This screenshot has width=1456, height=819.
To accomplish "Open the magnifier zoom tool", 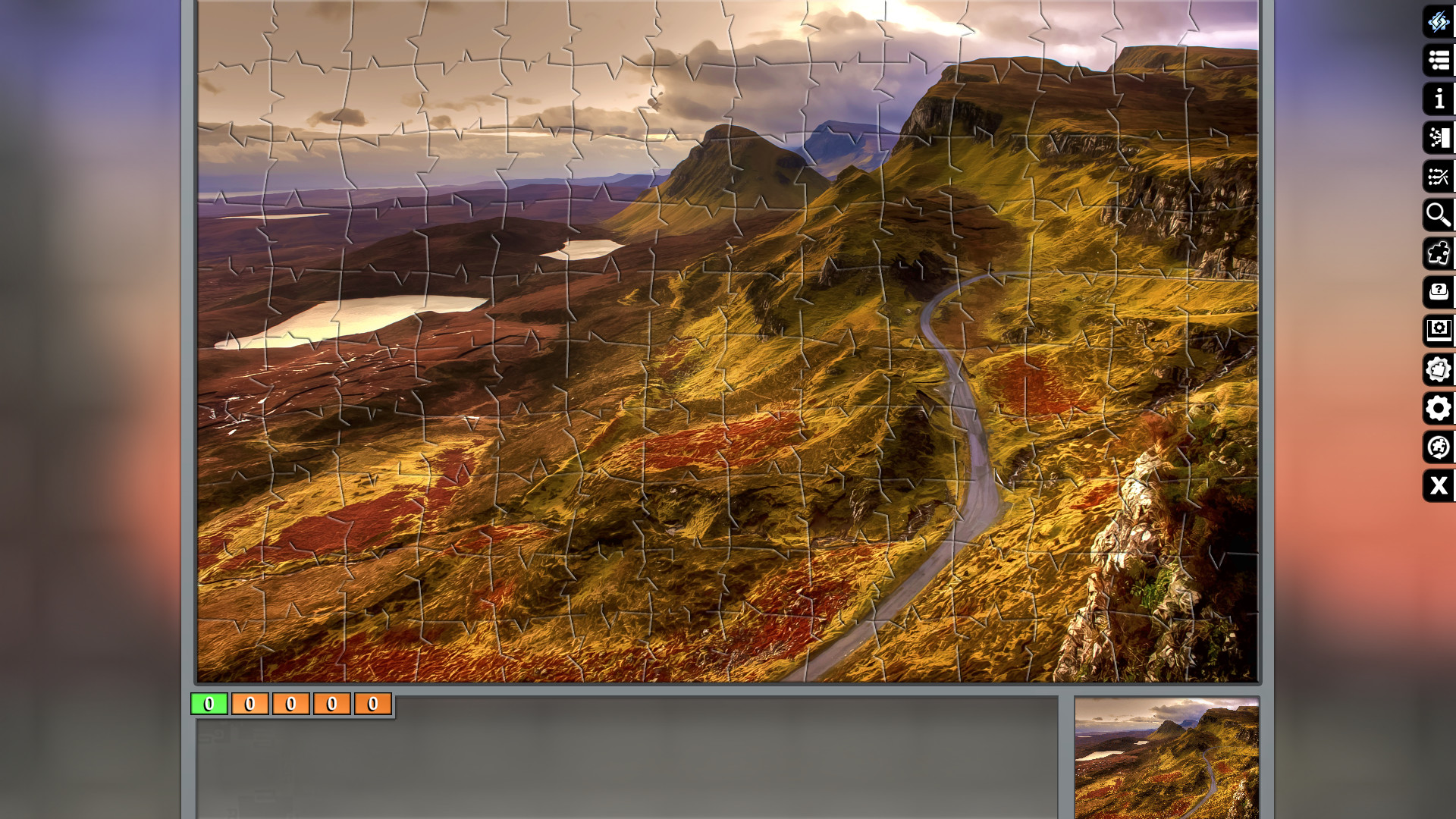I will point(1439,215).
